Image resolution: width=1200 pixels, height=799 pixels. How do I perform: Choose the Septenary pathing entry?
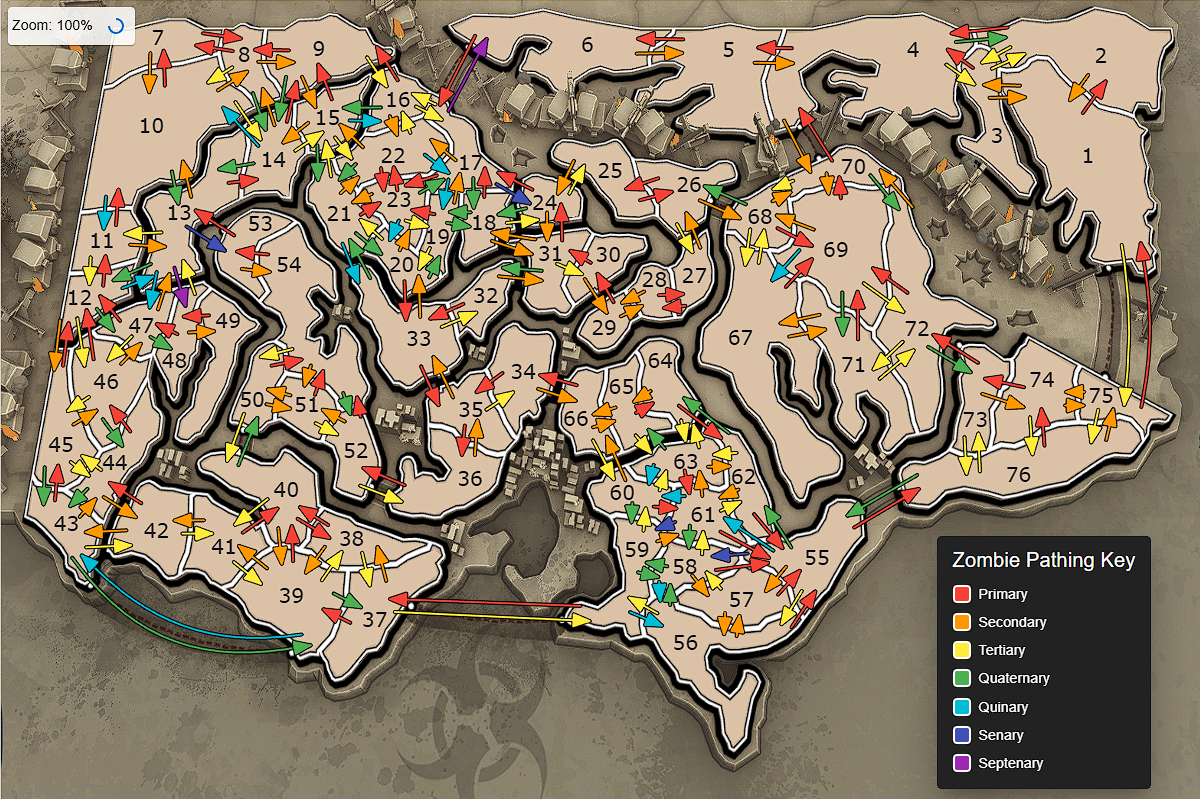[x=1010, y=763]
